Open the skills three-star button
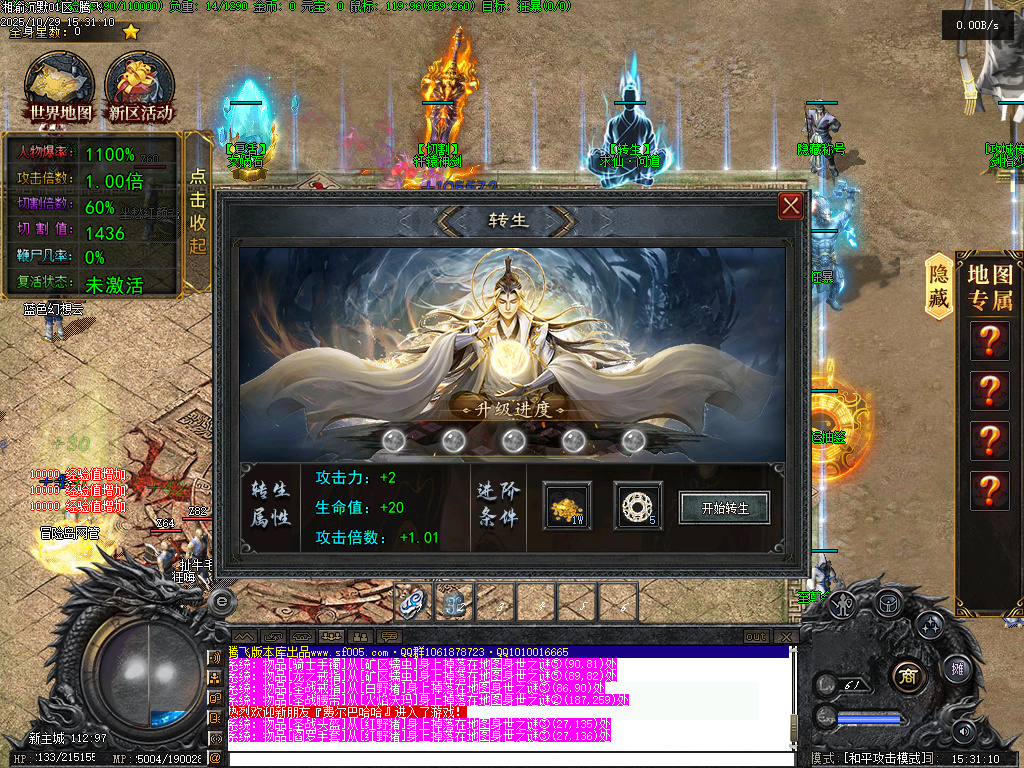The width and height of the screenshot is (1024, 768). coord(930,625)
